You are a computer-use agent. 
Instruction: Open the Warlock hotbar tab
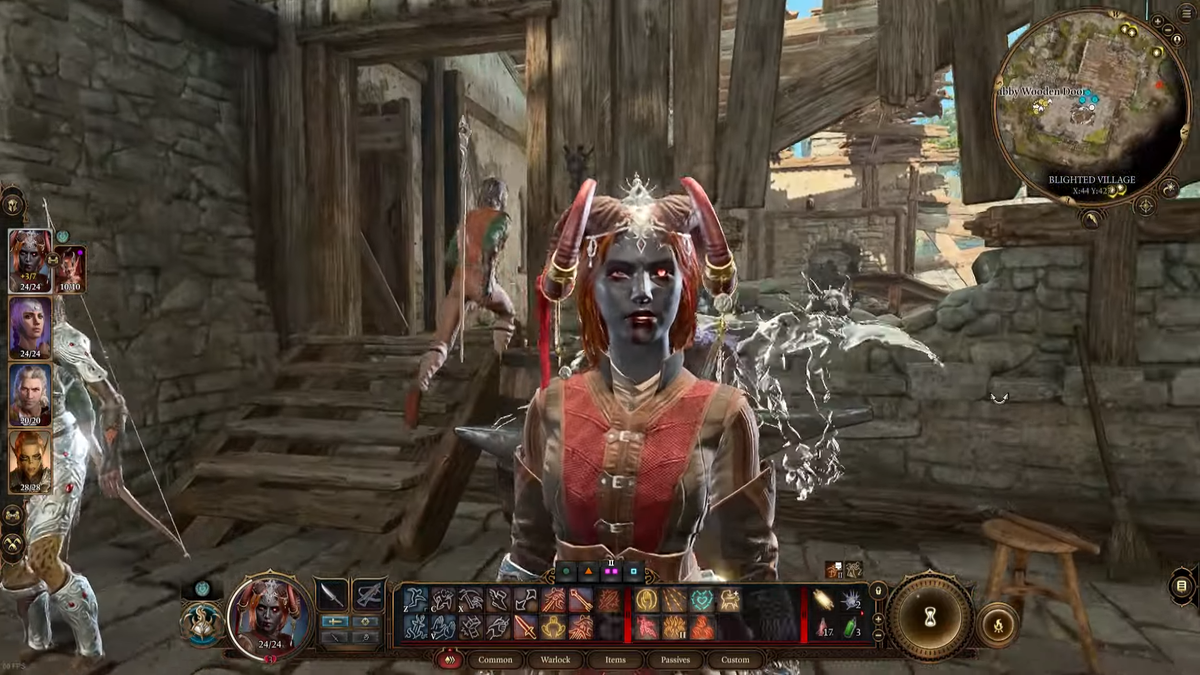tap(555, 660)
